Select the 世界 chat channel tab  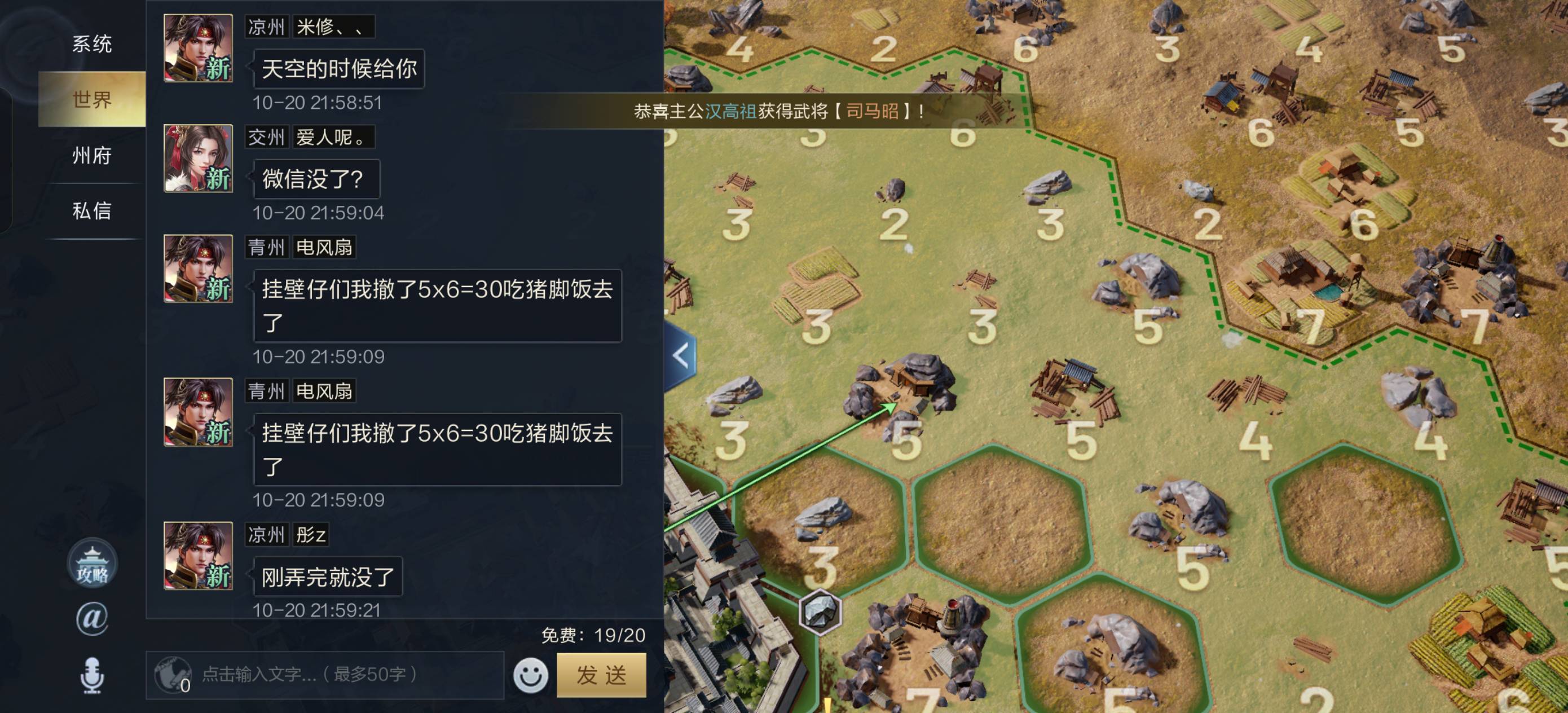[x=92, y=99]
